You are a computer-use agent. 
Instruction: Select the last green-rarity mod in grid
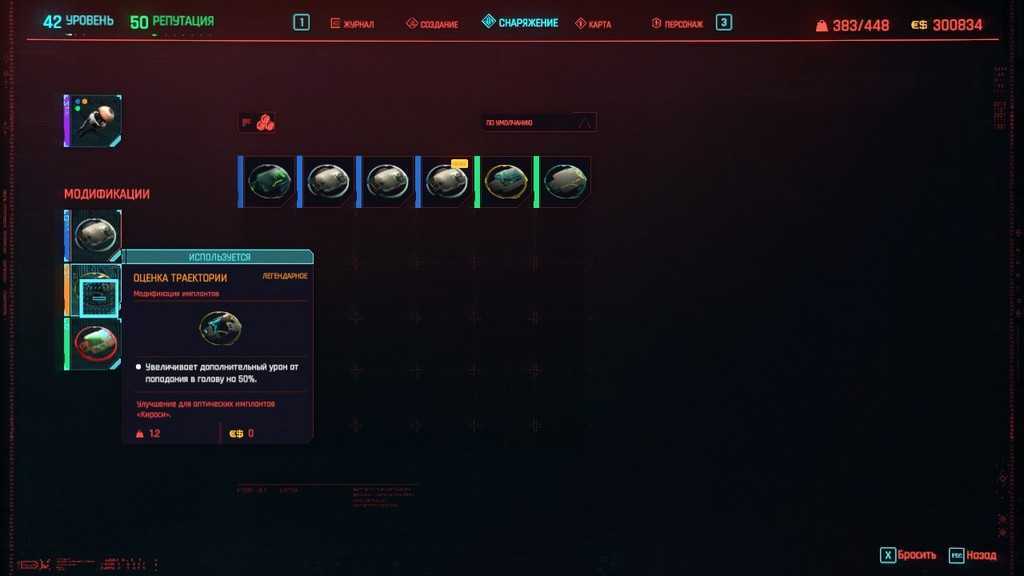563,182
